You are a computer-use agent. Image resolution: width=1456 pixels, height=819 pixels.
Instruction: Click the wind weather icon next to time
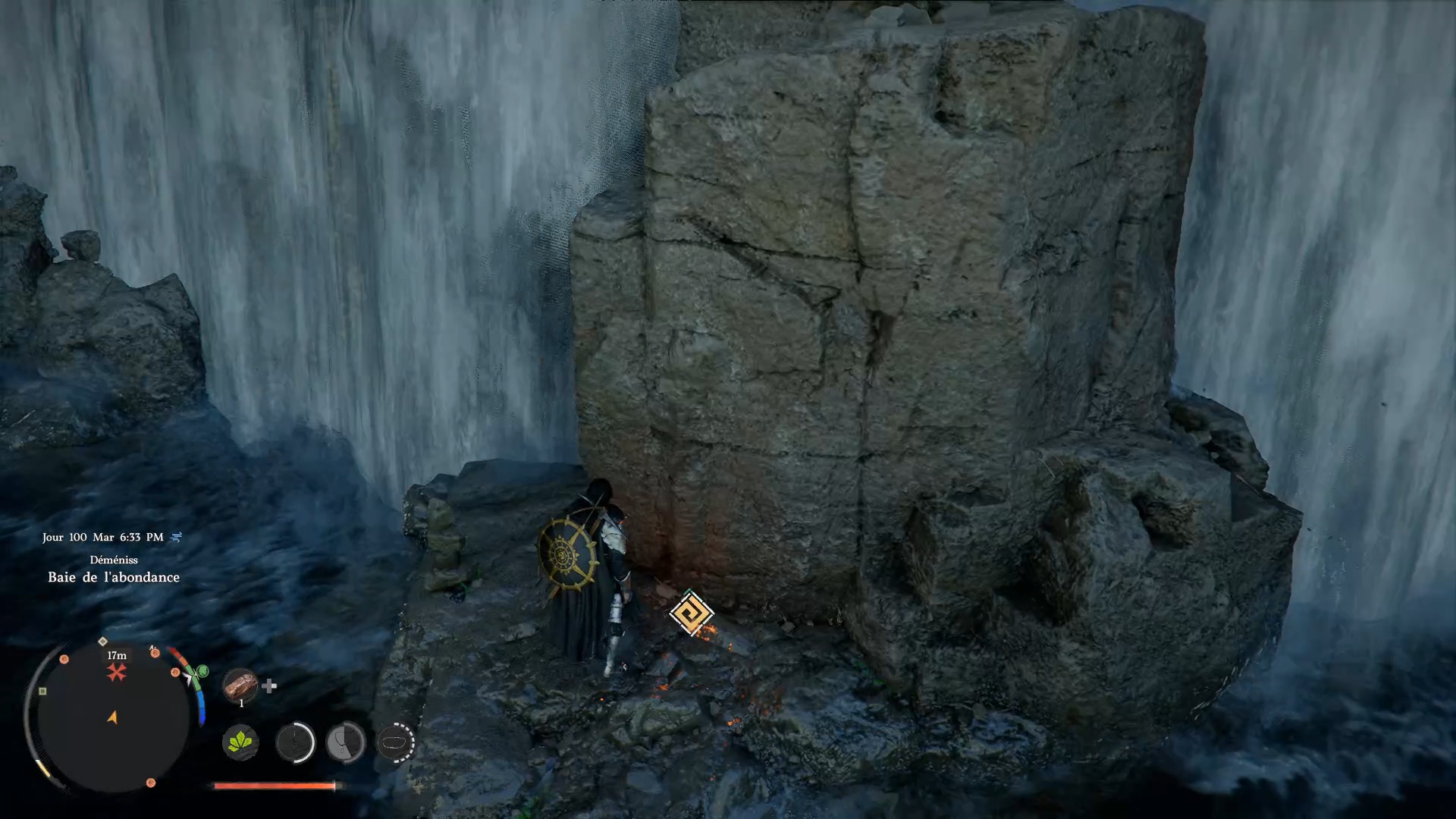pyautogui.click(x=177, y=537)
